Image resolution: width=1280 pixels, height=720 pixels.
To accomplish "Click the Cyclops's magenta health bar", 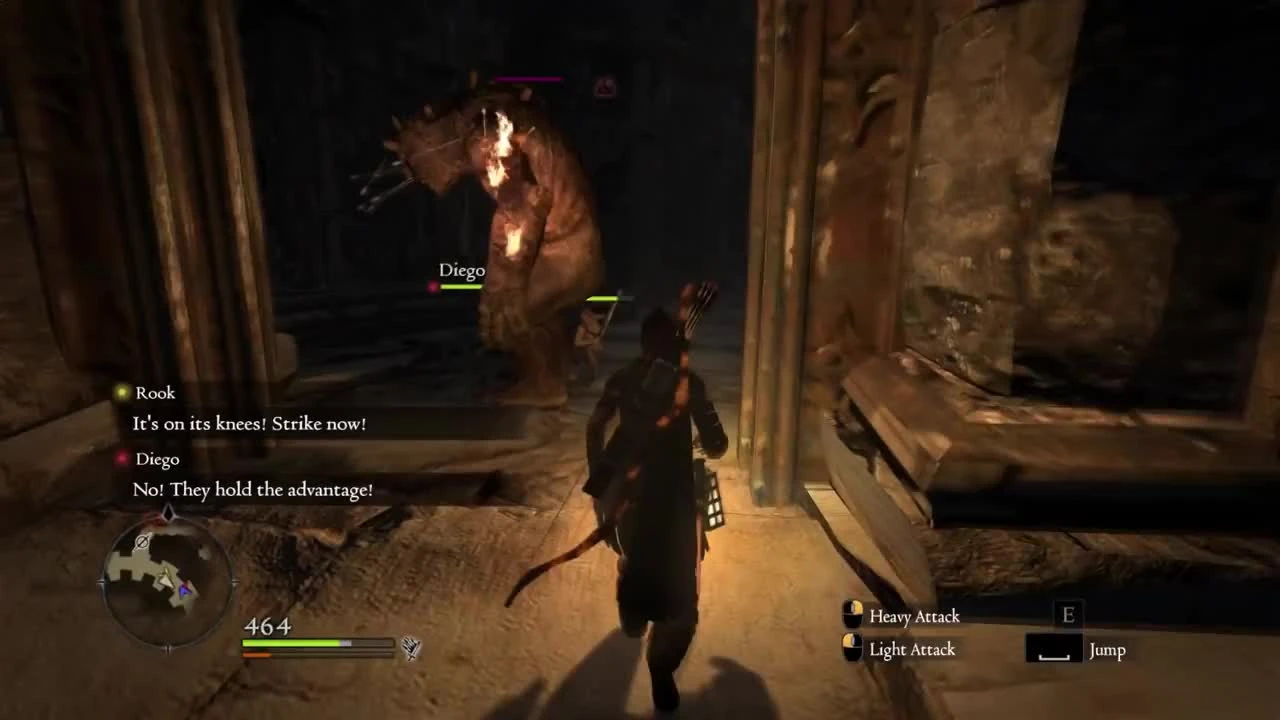I will (530, 80).
